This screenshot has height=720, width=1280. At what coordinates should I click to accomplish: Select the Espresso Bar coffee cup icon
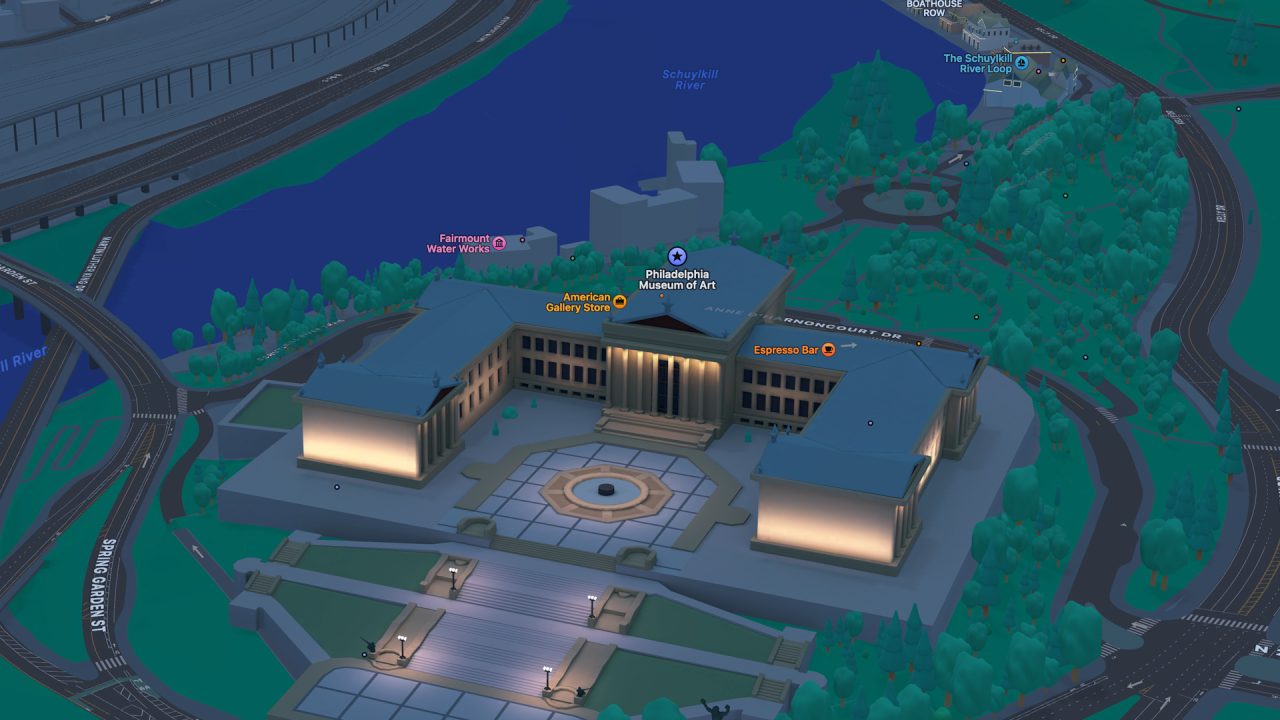pyautogui.click(x=828, y=350)
